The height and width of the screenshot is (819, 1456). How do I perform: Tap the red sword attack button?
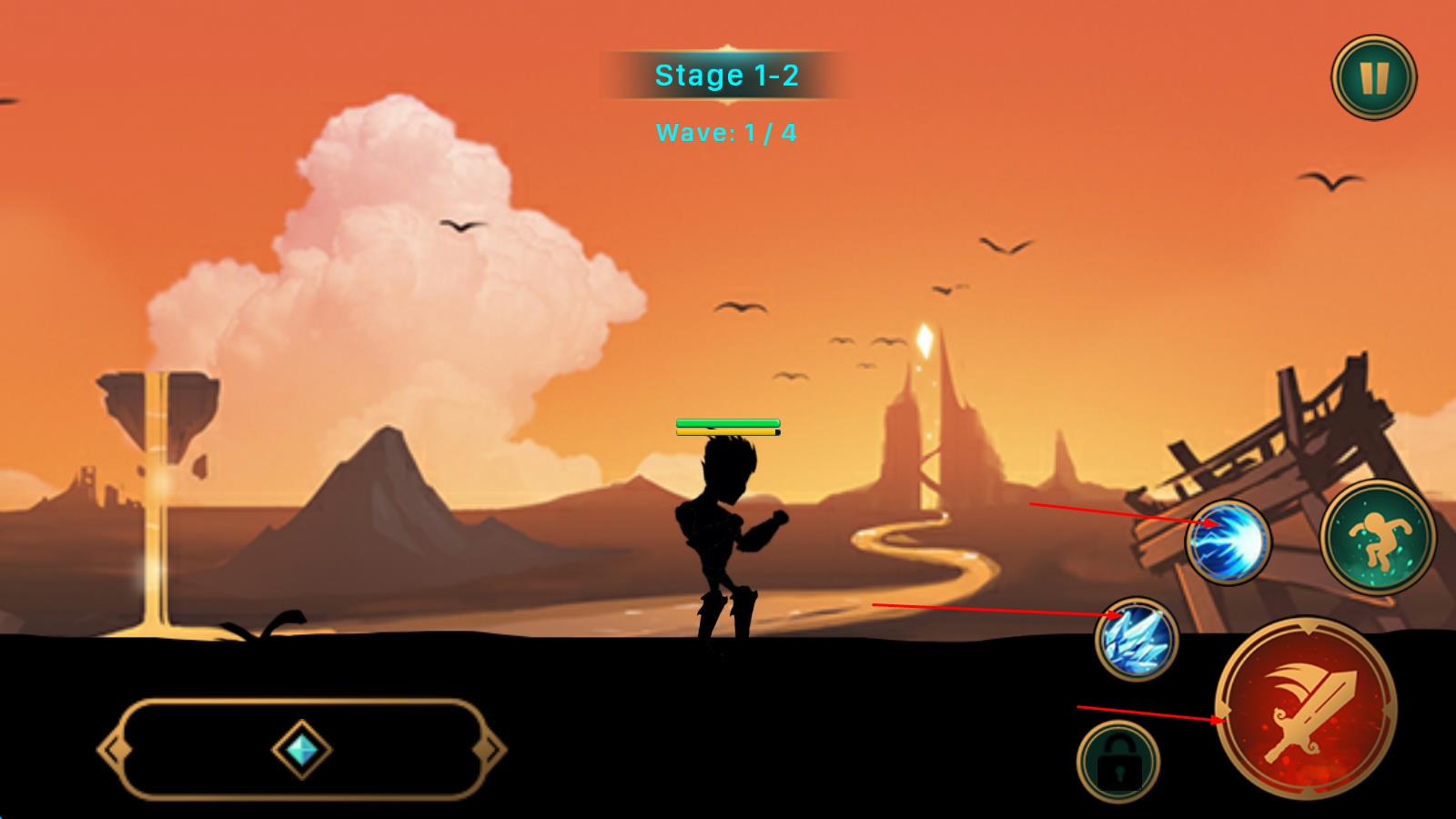[1306, 708]
